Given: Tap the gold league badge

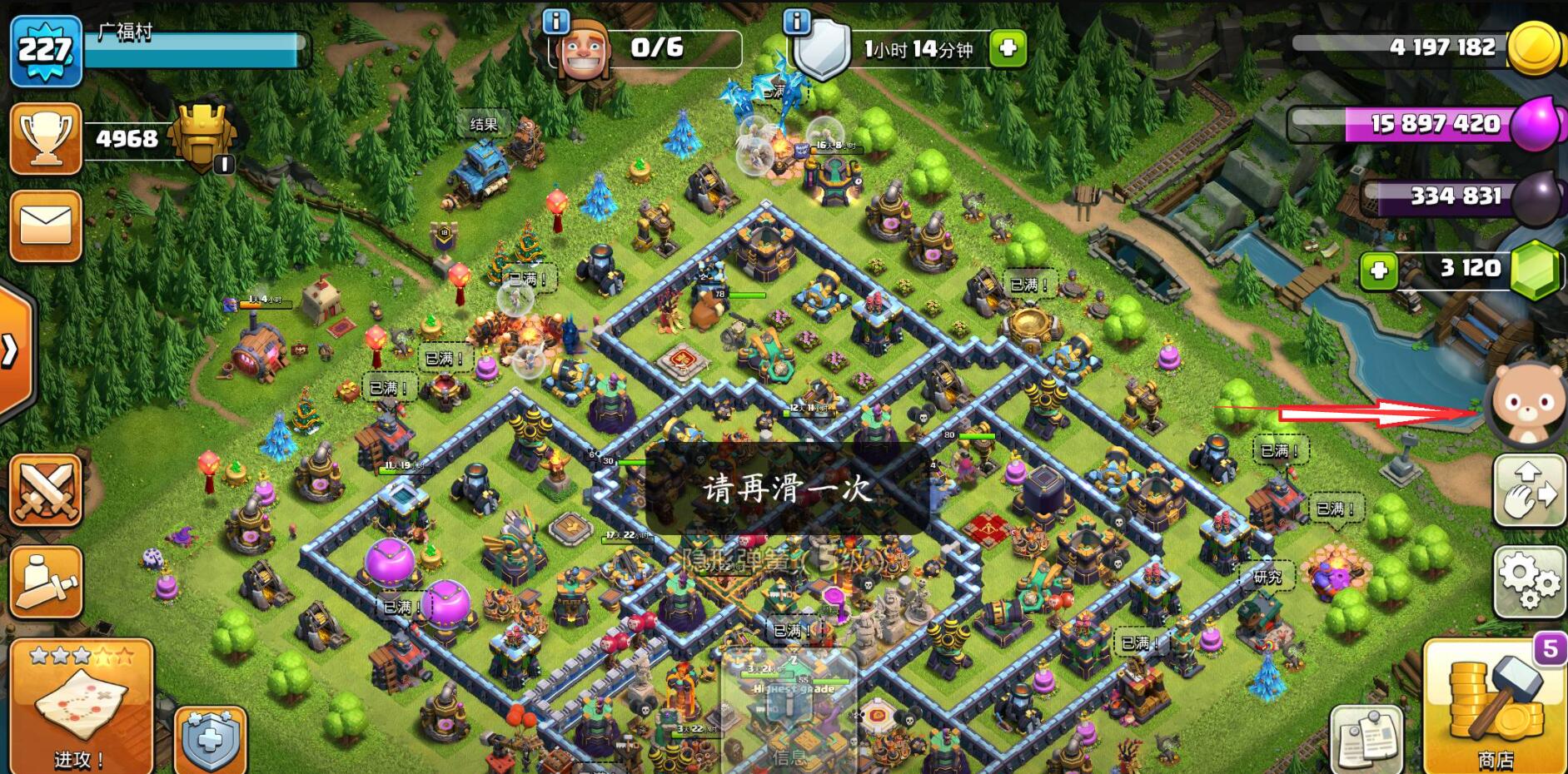Looking at the screenshot, I should [202, 137].
